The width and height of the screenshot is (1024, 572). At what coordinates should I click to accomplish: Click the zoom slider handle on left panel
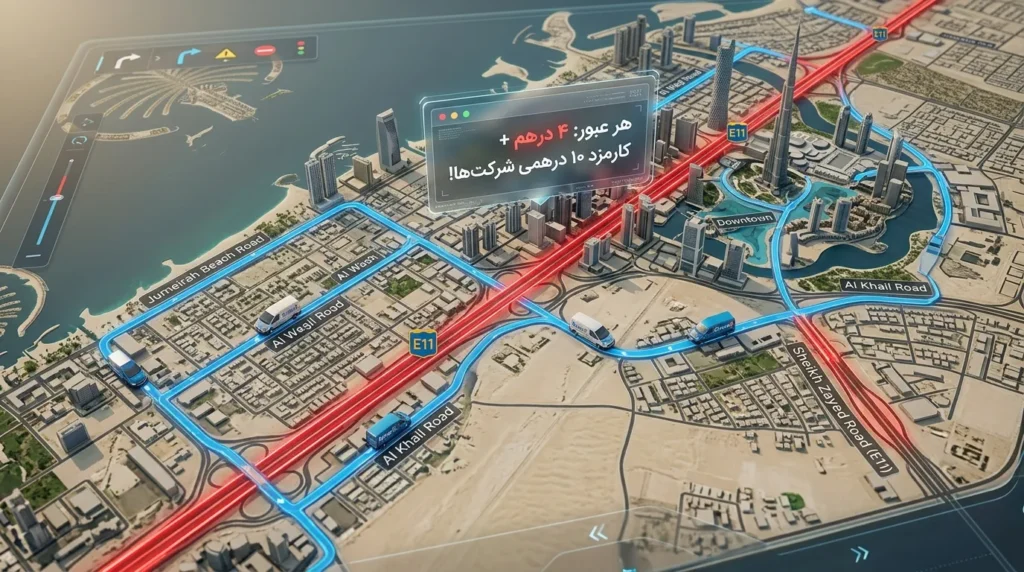56,196
